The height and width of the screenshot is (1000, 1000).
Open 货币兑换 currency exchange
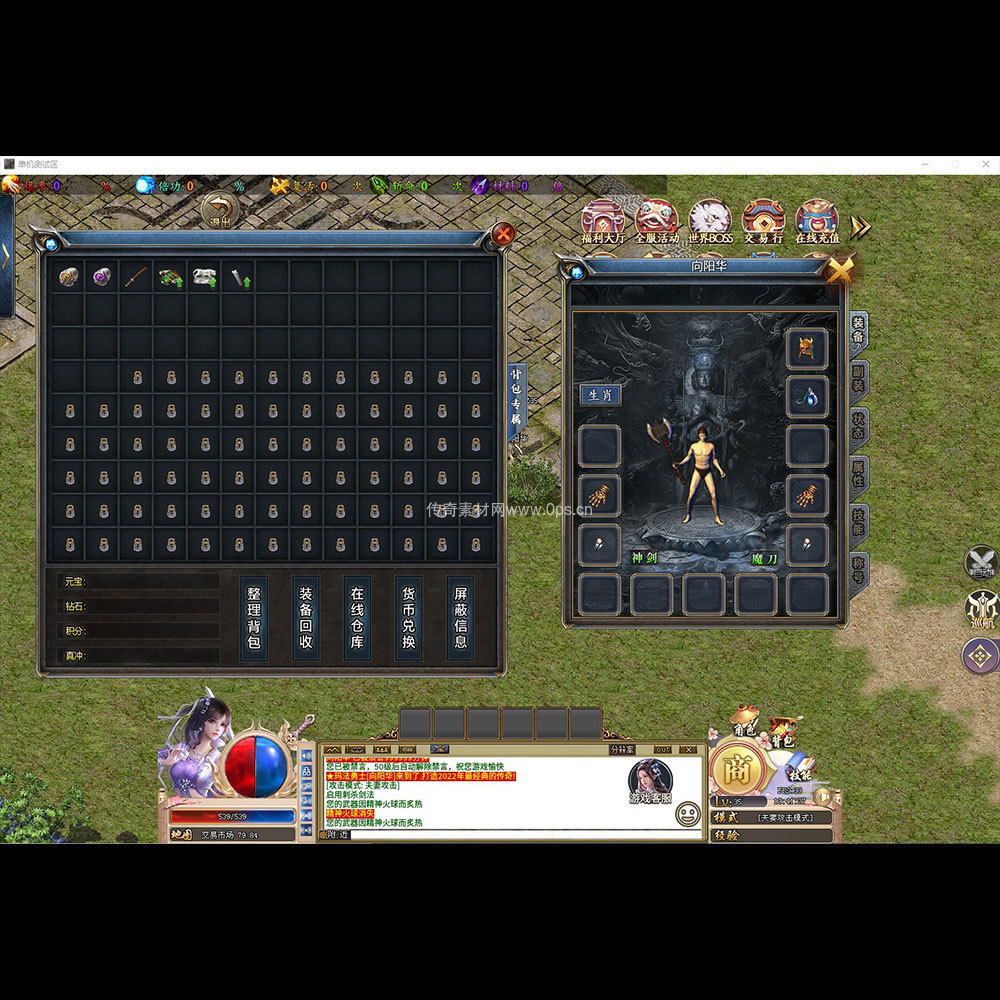click(408, 618)
